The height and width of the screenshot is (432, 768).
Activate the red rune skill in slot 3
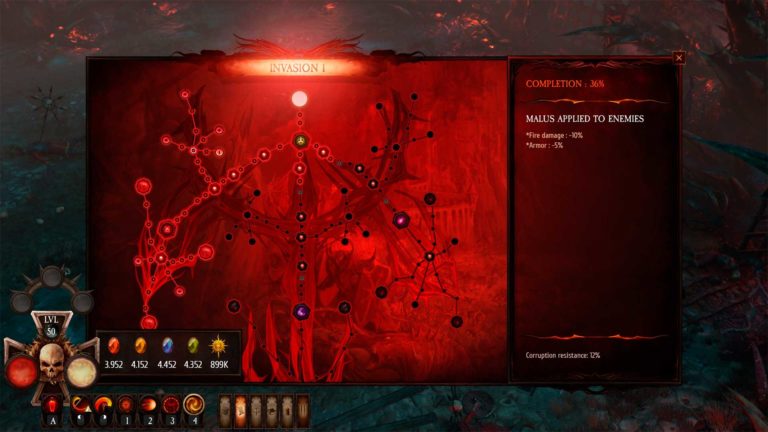[171, 405]
